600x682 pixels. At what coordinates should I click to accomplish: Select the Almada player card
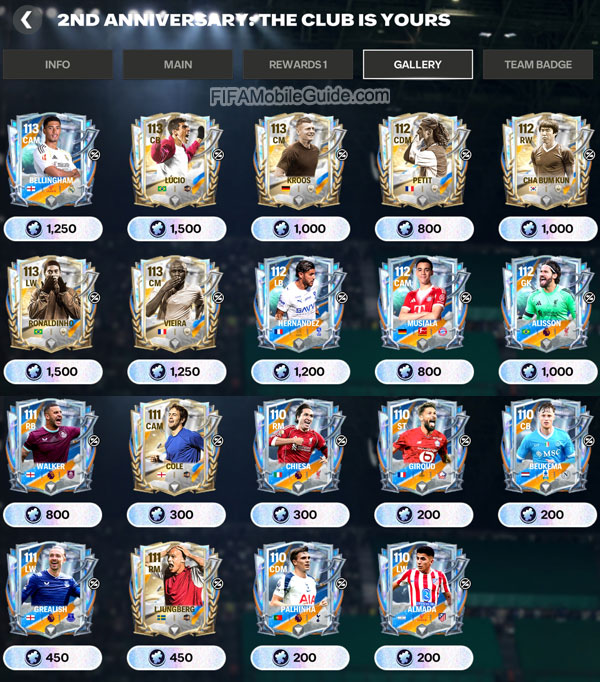425,589
